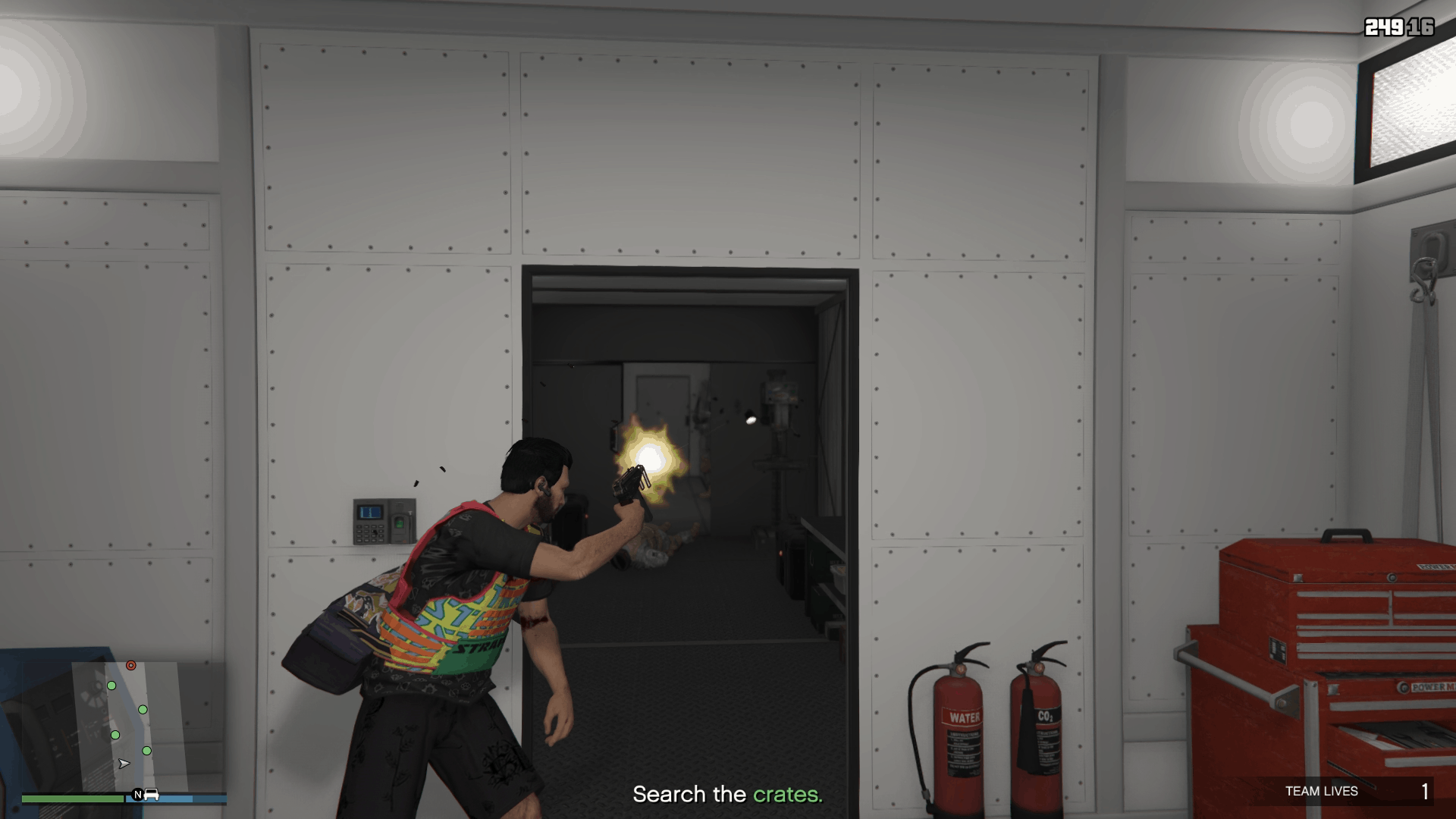Click the player arrow on the minimap
The width and height of the screenshot is (1456, 819).
124,764
